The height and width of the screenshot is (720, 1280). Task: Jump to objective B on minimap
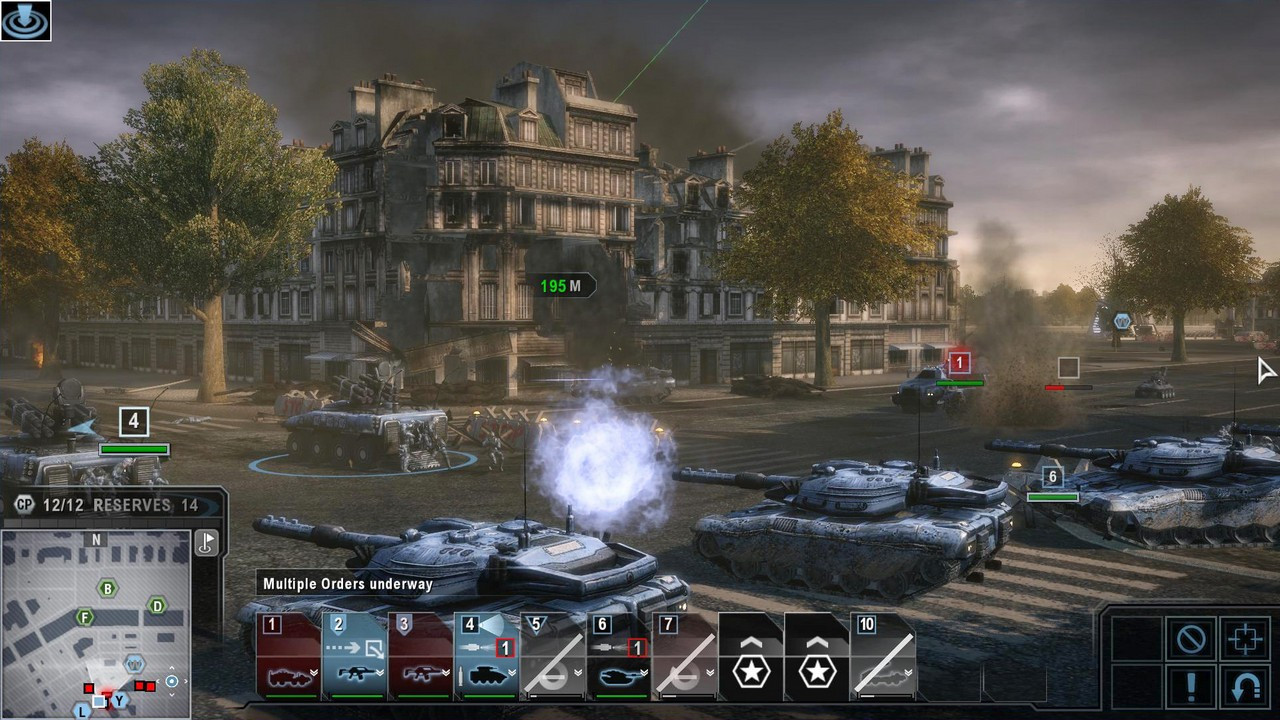click(x=107, y=588)
